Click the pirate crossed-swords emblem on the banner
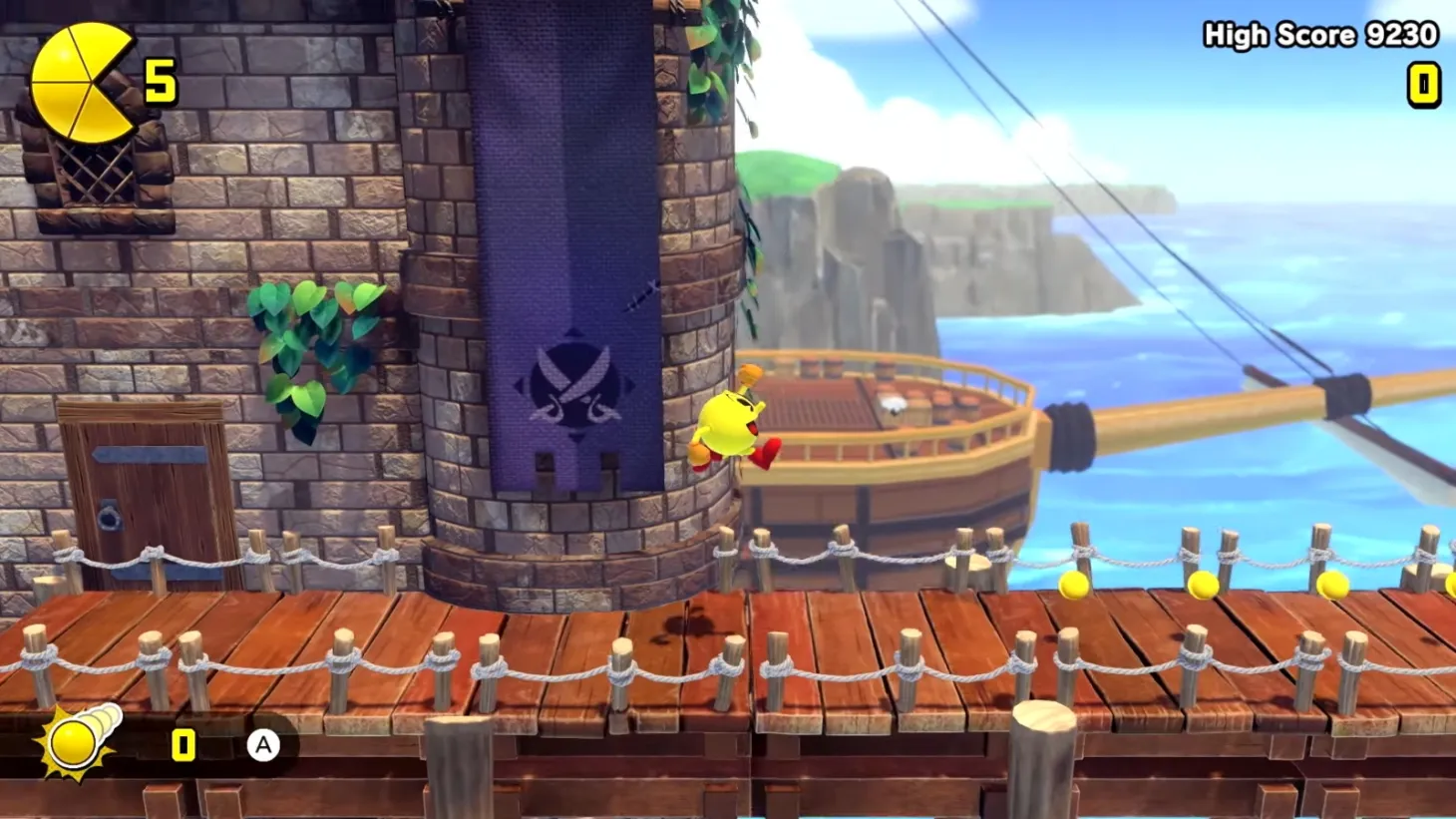 (x=575, y=384)
